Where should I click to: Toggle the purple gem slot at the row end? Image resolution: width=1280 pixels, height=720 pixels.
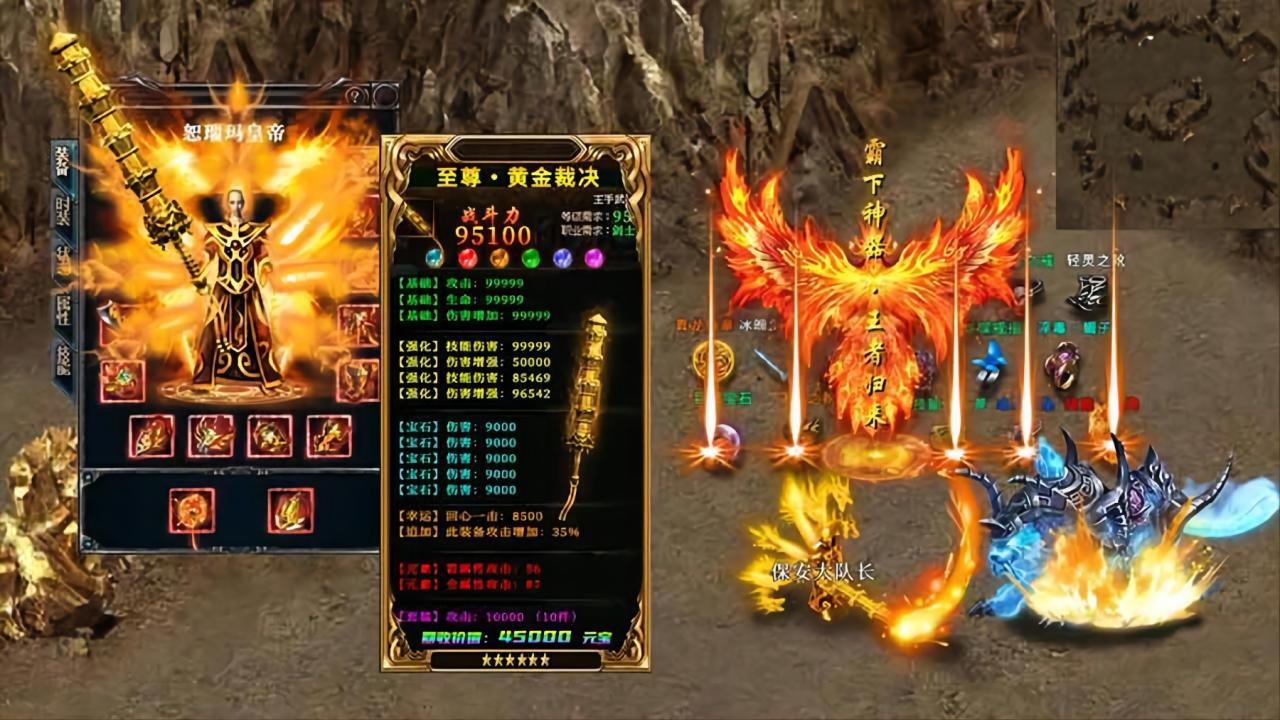[x=593, y=258]
